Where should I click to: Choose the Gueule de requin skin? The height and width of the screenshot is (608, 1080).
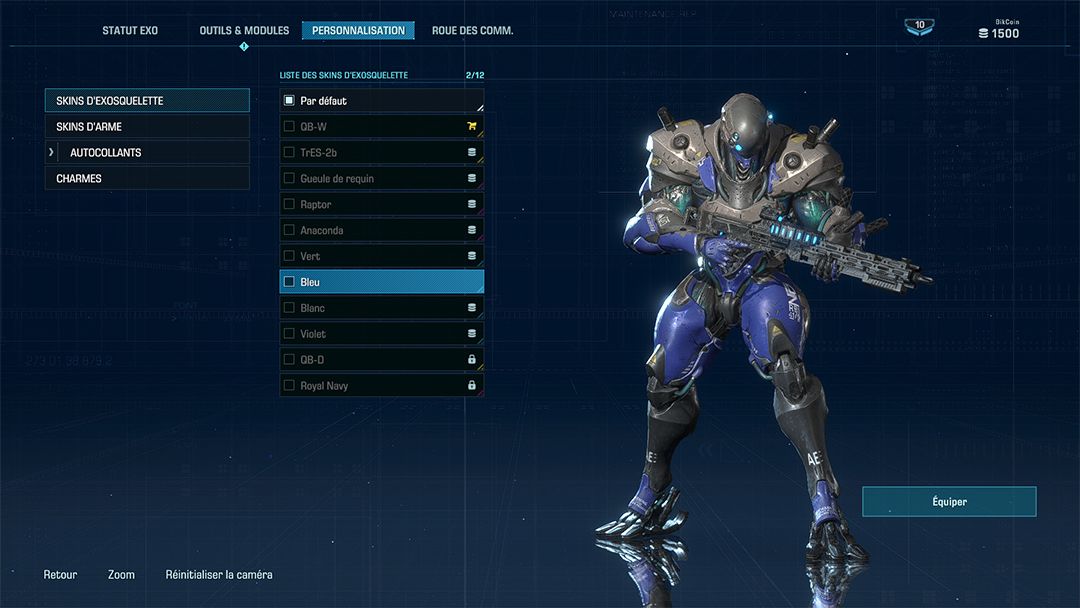point(381,179)
